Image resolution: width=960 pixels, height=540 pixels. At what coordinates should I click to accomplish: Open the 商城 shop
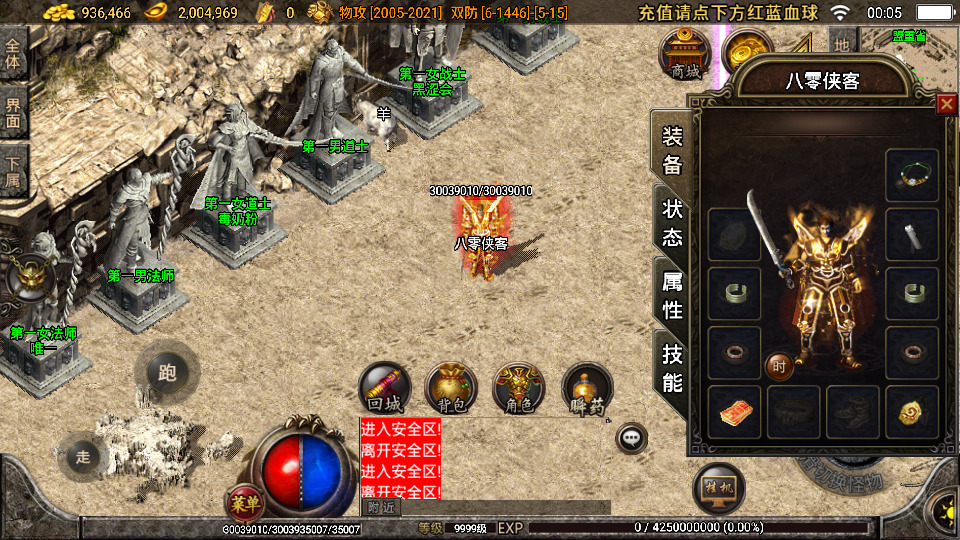click(x=685, y=54)
